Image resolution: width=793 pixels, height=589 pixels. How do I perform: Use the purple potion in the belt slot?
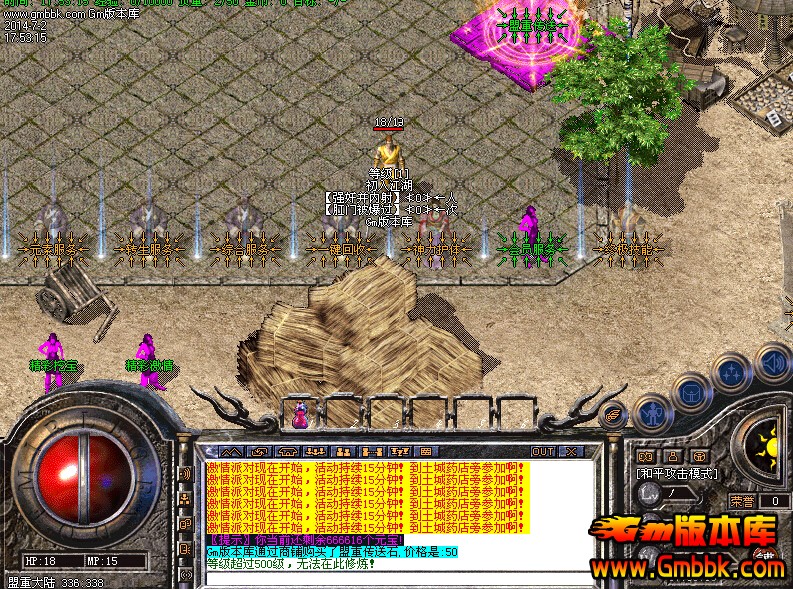coord(300,412)
